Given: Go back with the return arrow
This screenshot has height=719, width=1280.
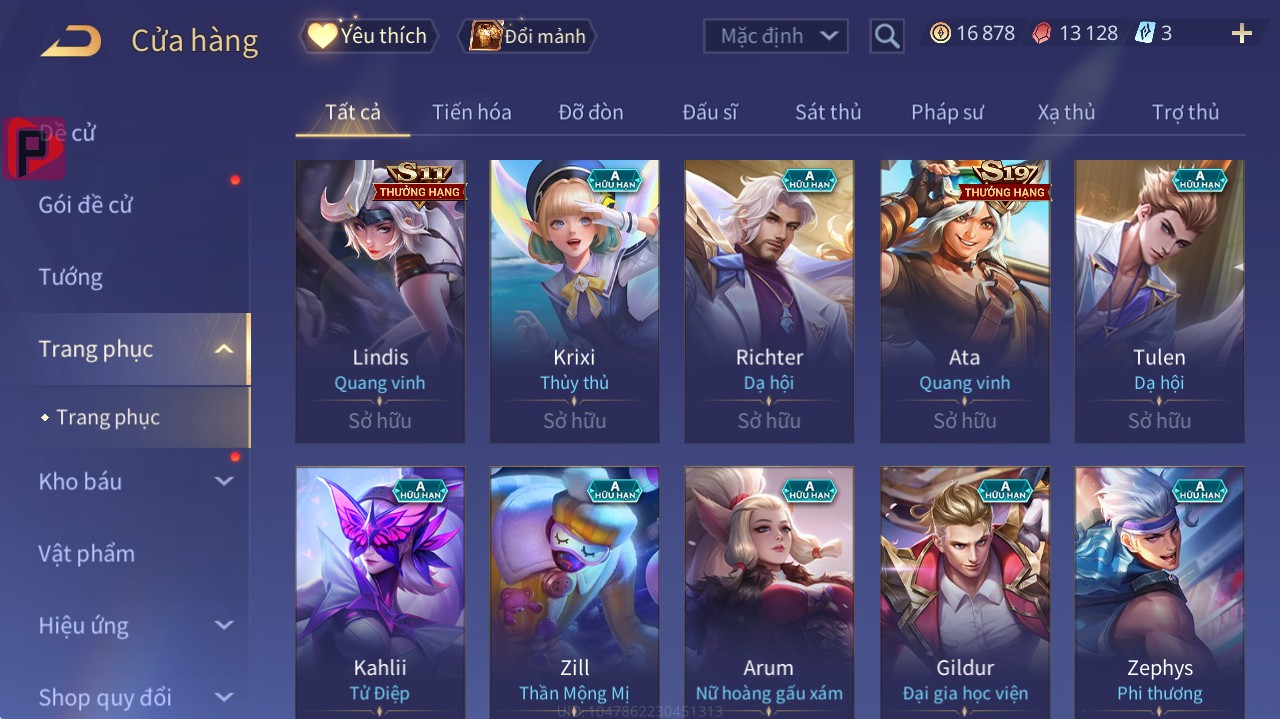Looking at the screenshot, I should click(71, 41).
